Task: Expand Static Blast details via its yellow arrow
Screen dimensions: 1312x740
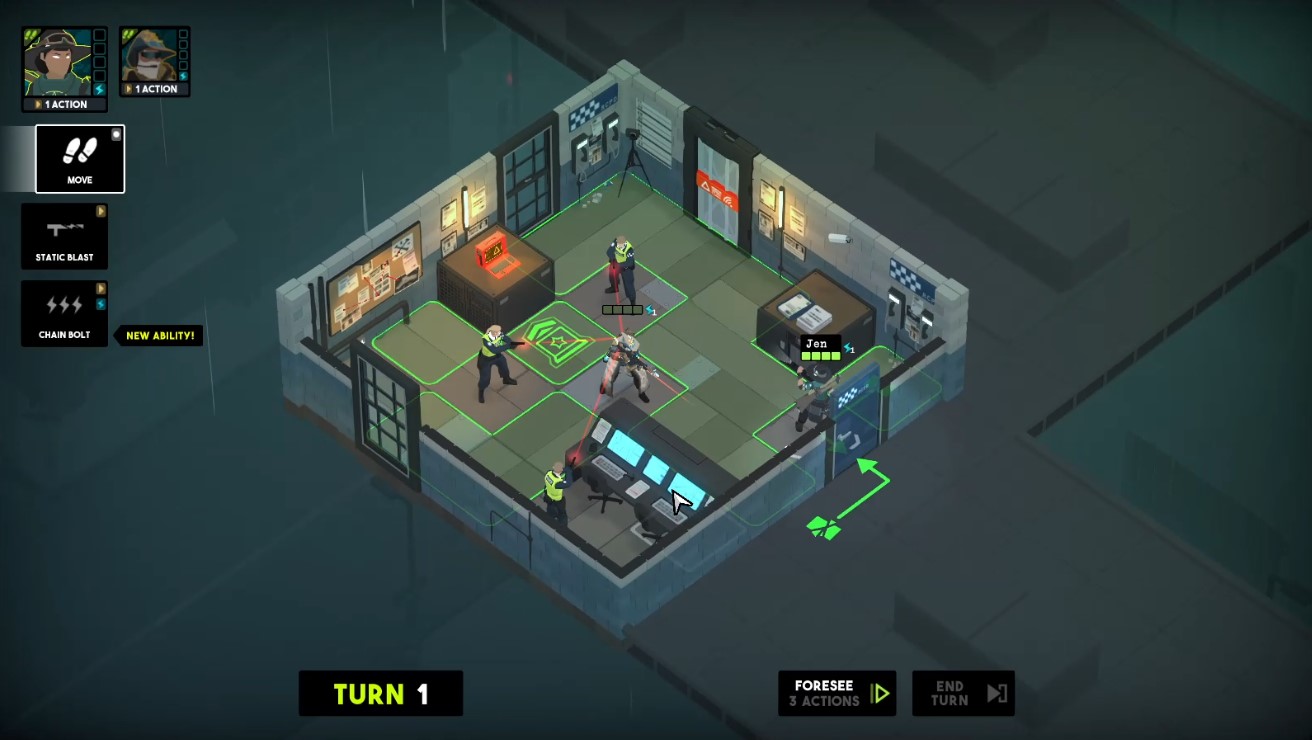Action: [x=99, y=211]
